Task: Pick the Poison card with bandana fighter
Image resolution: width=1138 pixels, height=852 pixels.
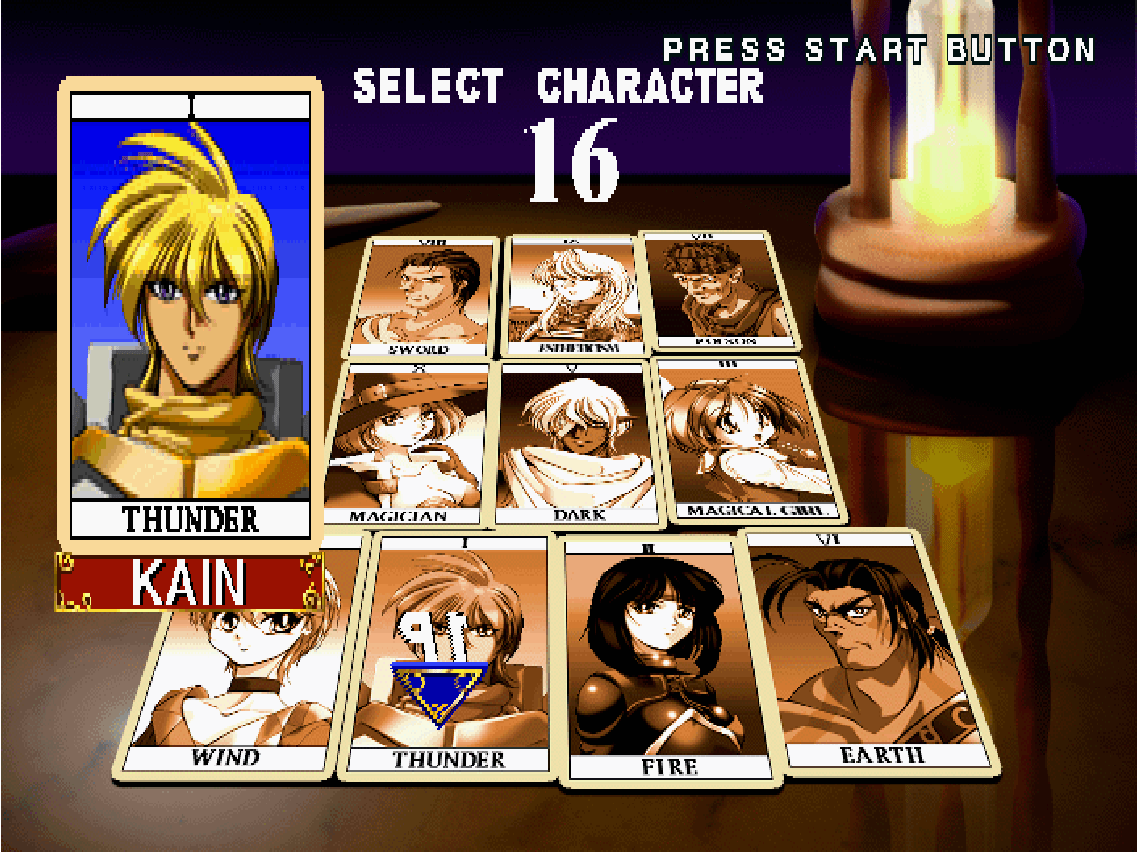Action: pyautogui.click(x=705, y=291)
